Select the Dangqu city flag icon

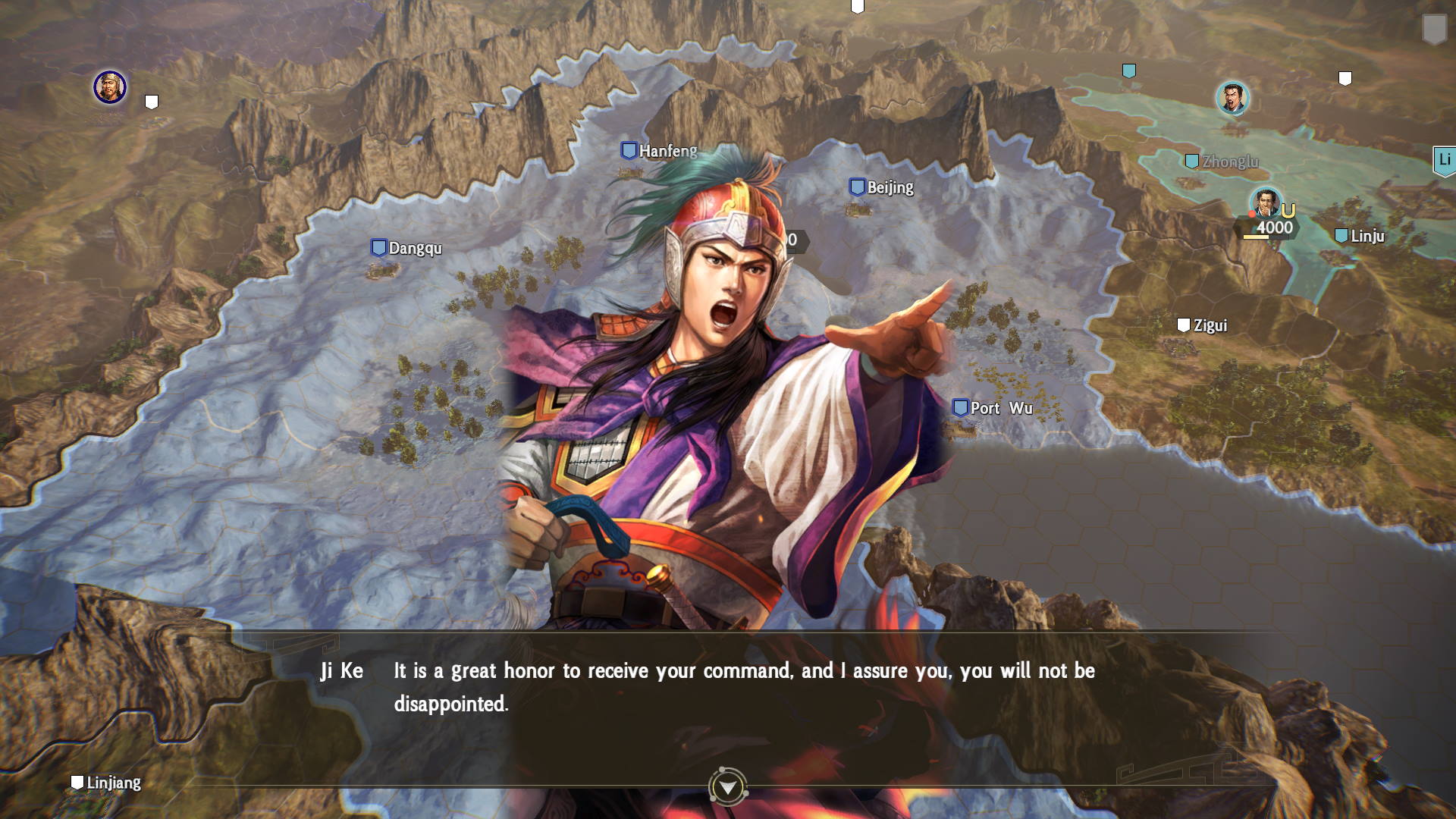pyautogui.click(x=378, y=246)
